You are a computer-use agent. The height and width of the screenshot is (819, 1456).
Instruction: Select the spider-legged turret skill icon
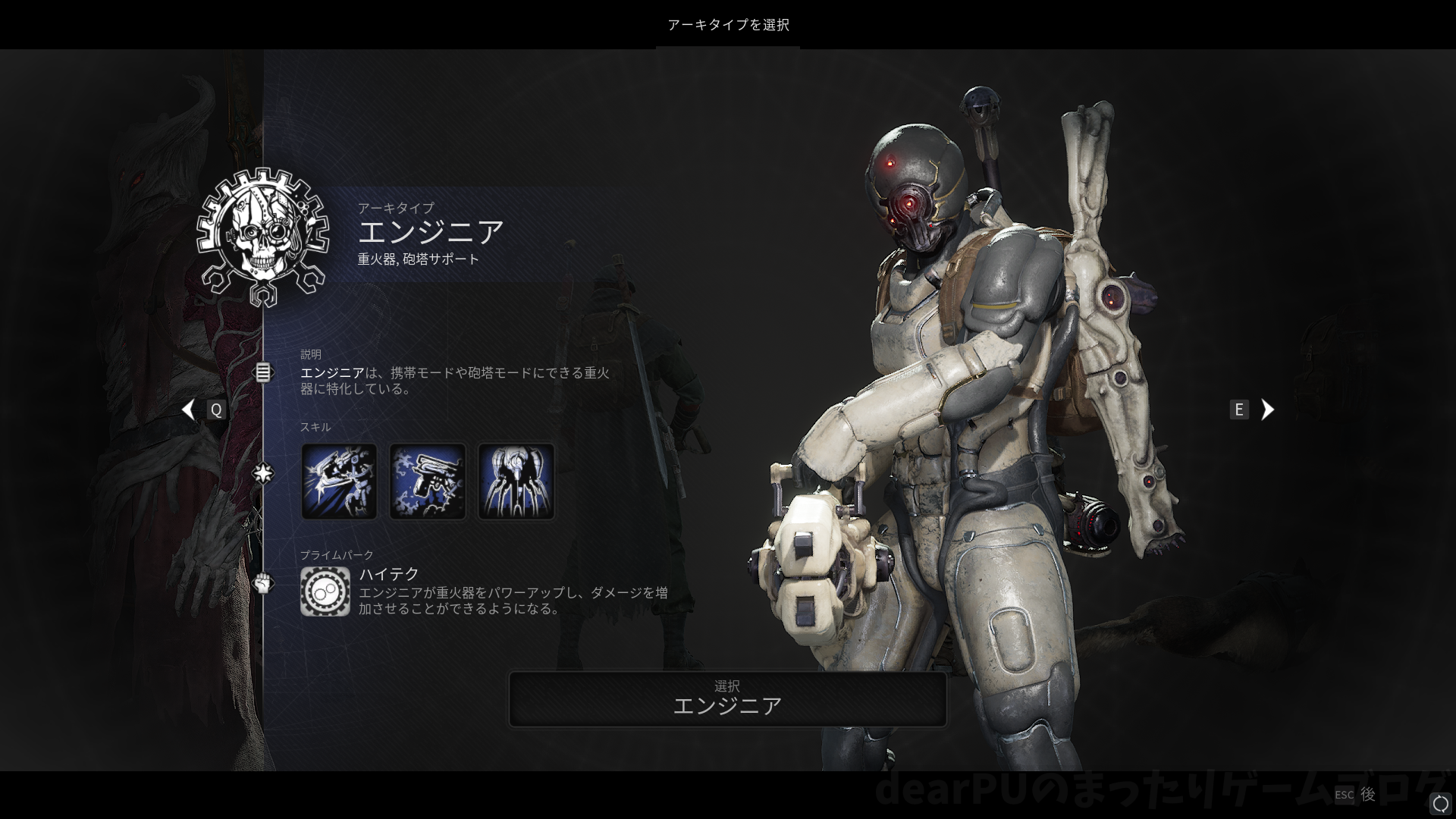pos(516,482)
